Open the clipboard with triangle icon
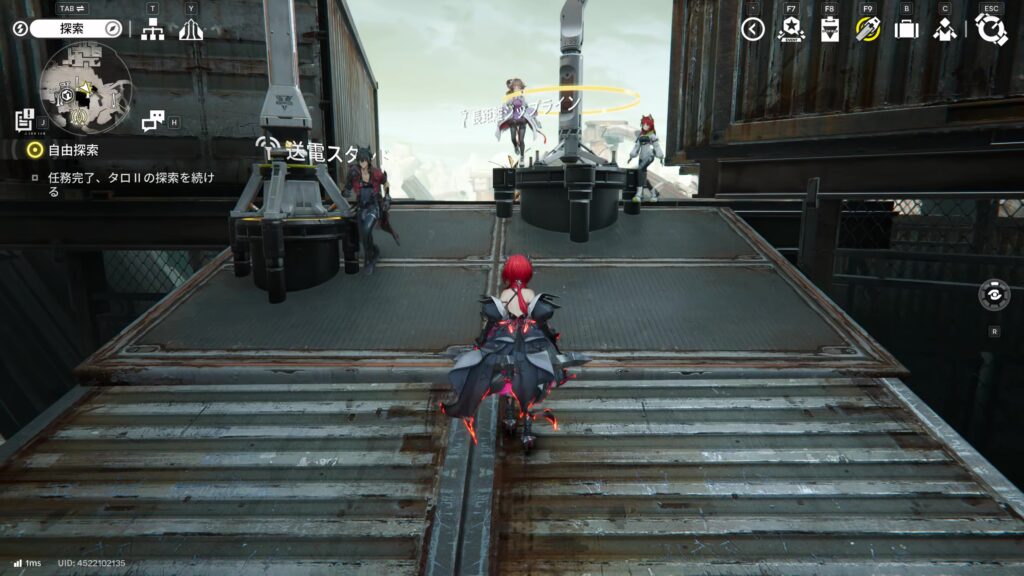Screen dimensions: 1024x576 pyautogui.click(x=829, y=30)
